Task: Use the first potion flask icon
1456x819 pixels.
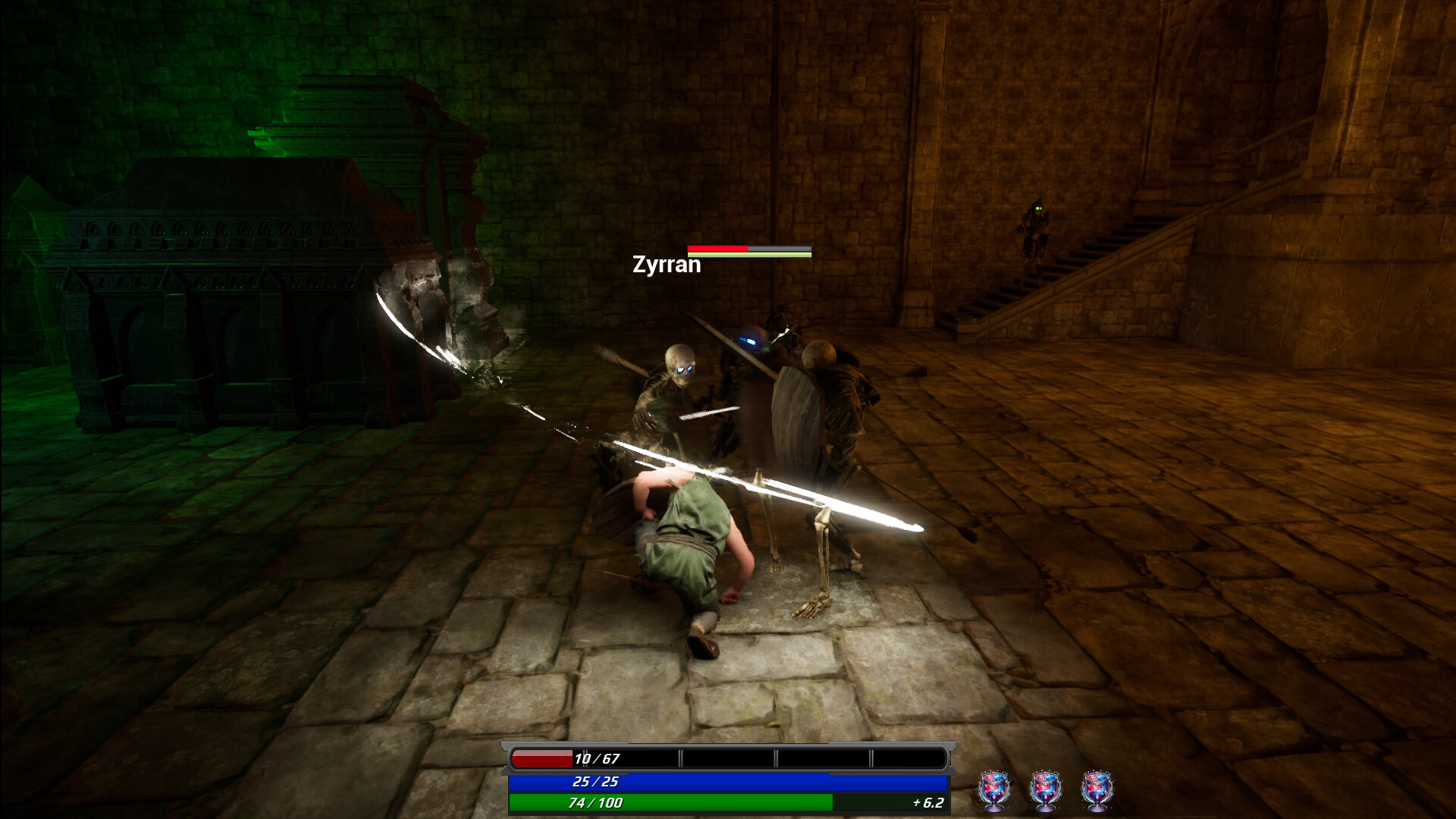Action: (x=993, y=789)
